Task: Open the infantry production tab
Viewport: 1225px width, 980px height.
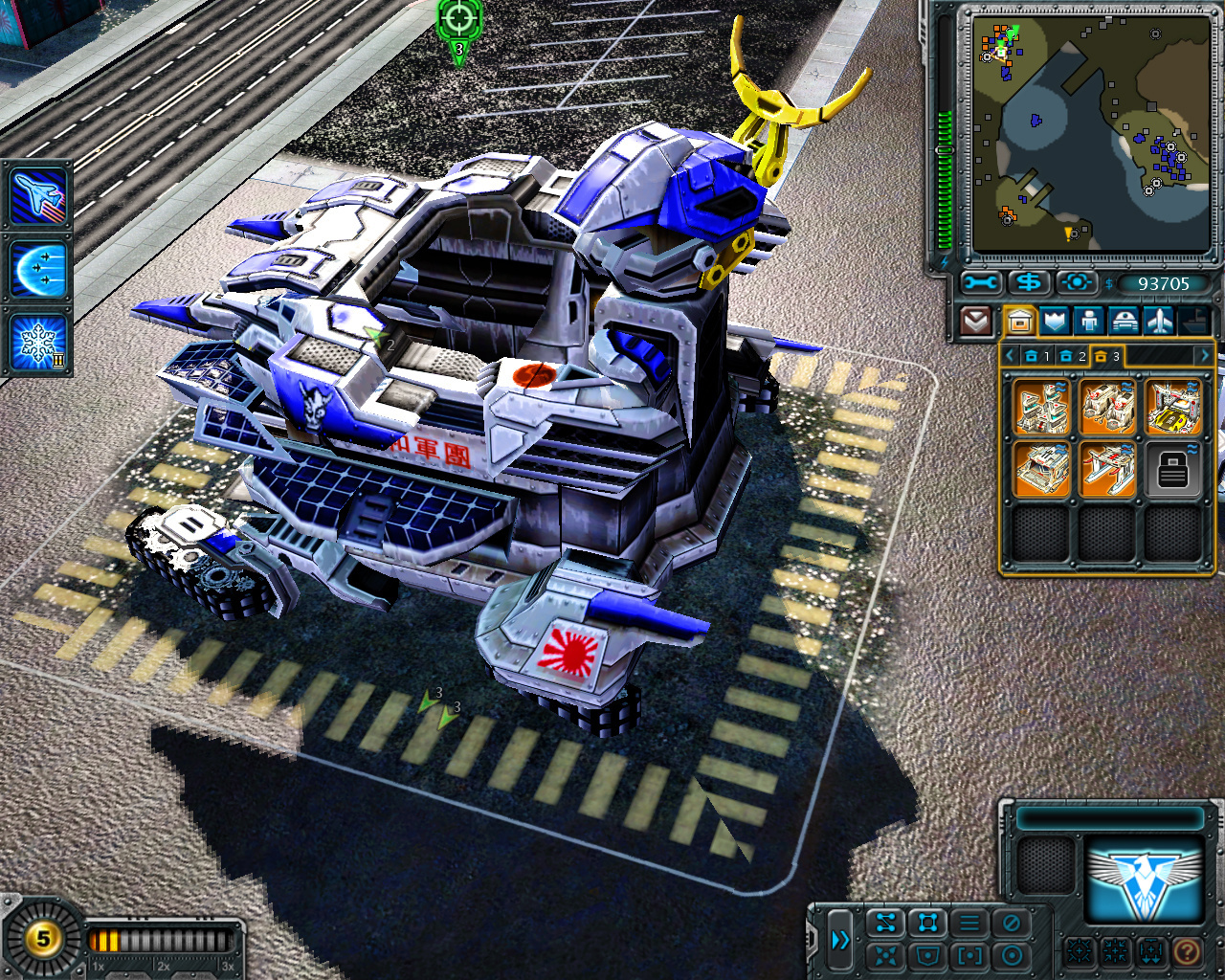Action: [x=1089, y=321]
